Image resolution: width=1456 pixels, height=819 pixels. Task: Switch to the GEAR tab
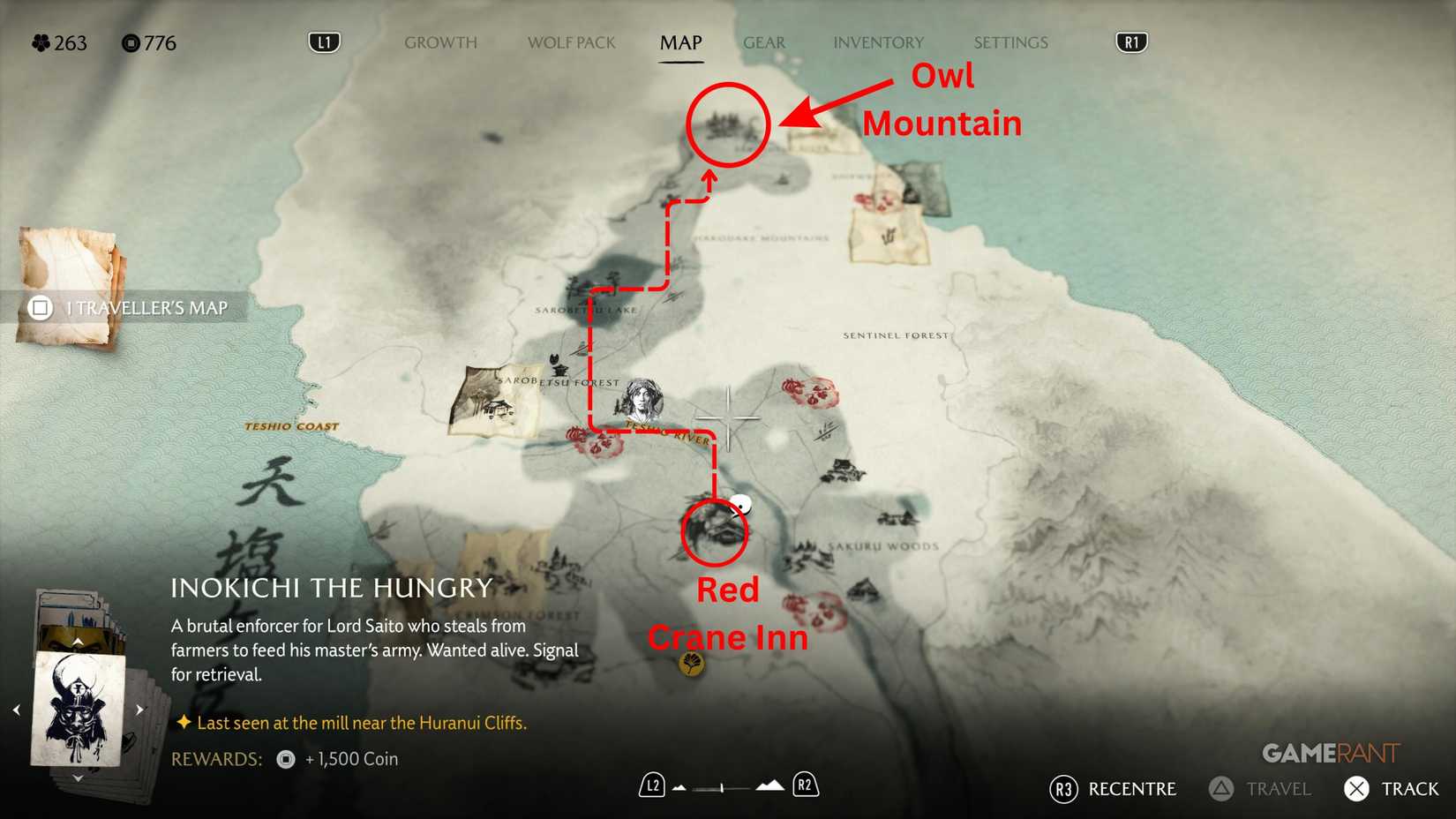(x=764, y=42)
